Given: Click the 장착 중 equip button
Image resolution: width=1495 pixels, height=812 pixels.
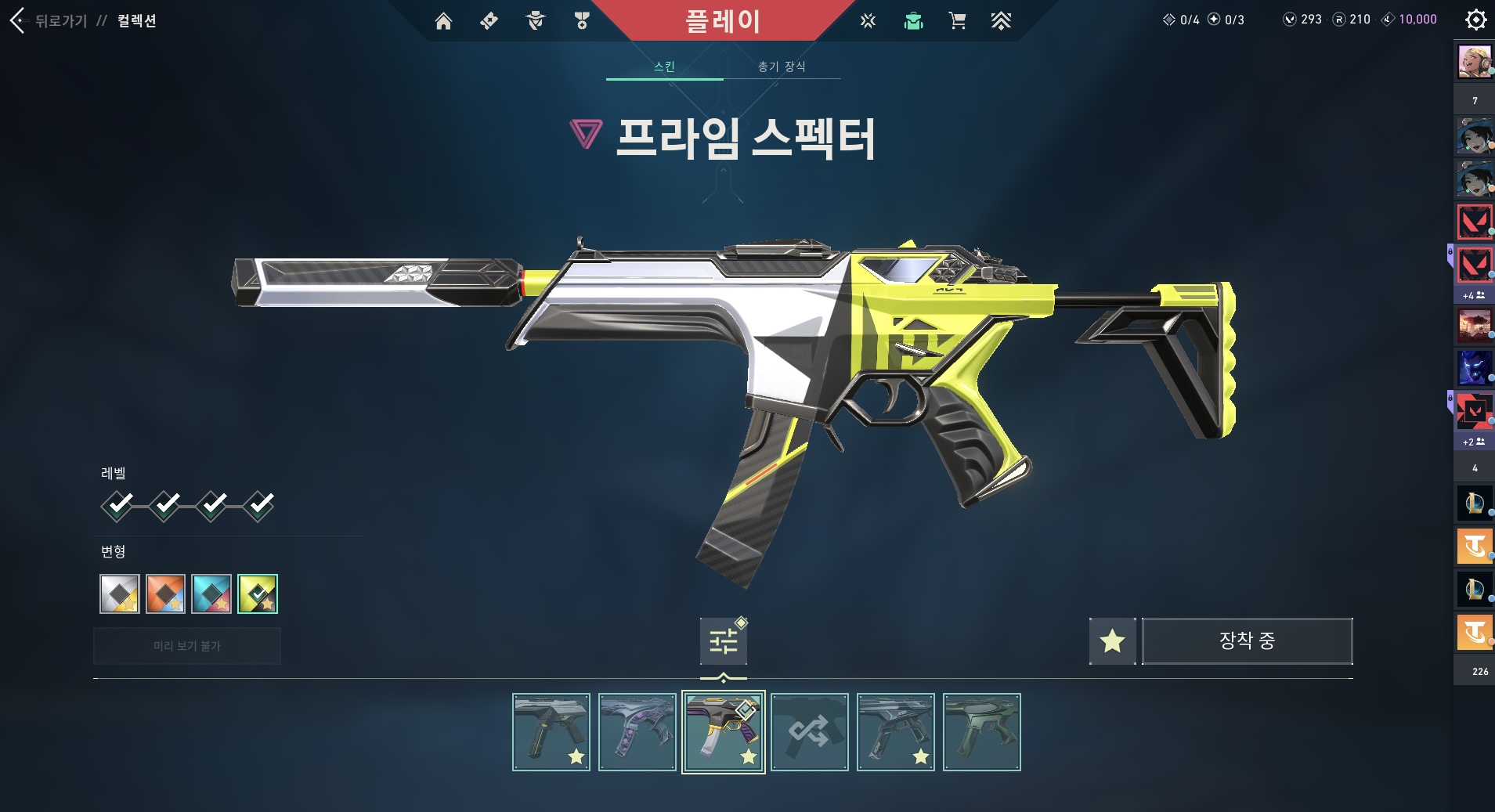Looking at the screenshot, I should coord(1247,641).
